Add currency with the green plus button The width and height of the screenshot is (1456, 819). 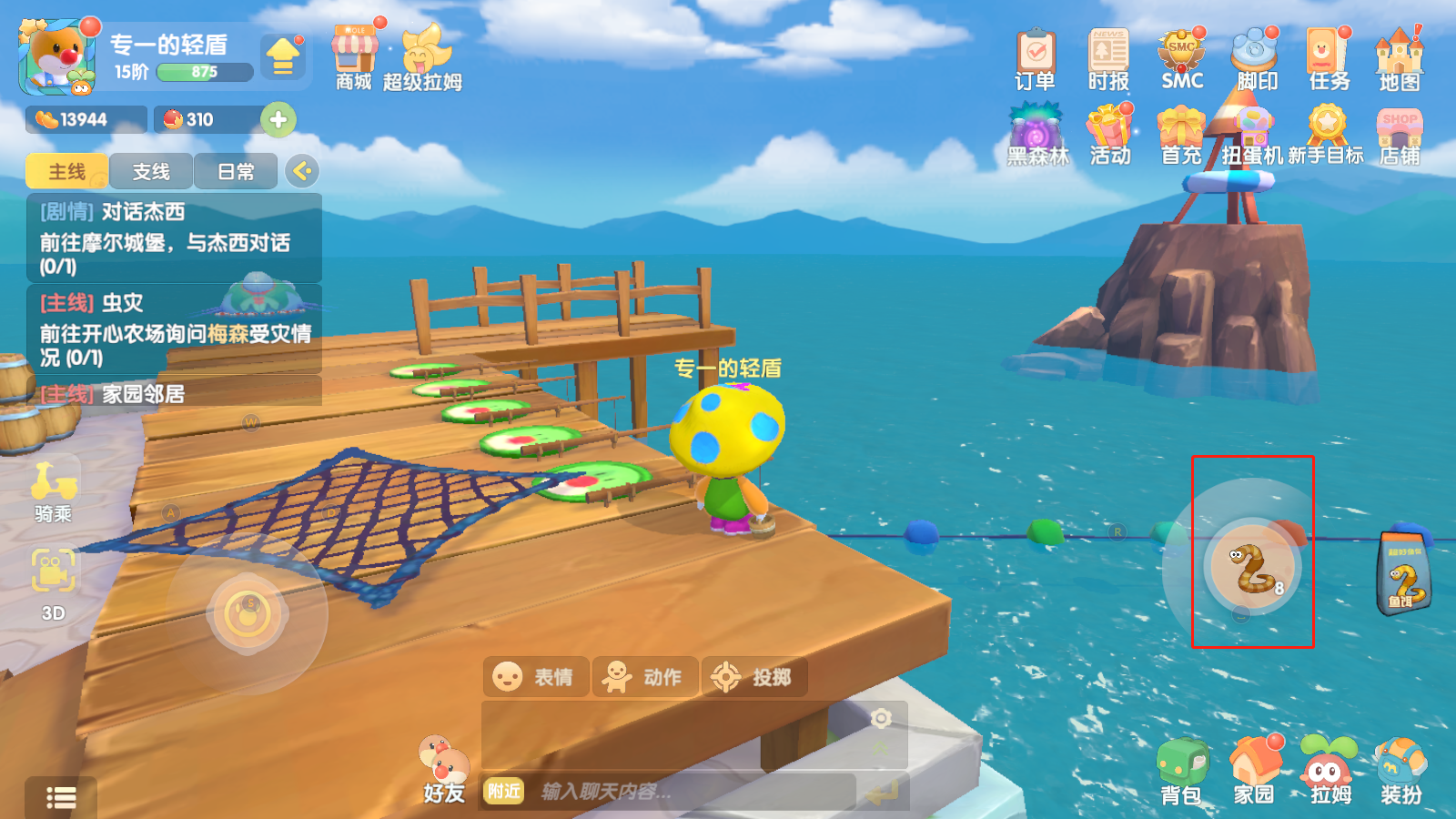[278, 119]
